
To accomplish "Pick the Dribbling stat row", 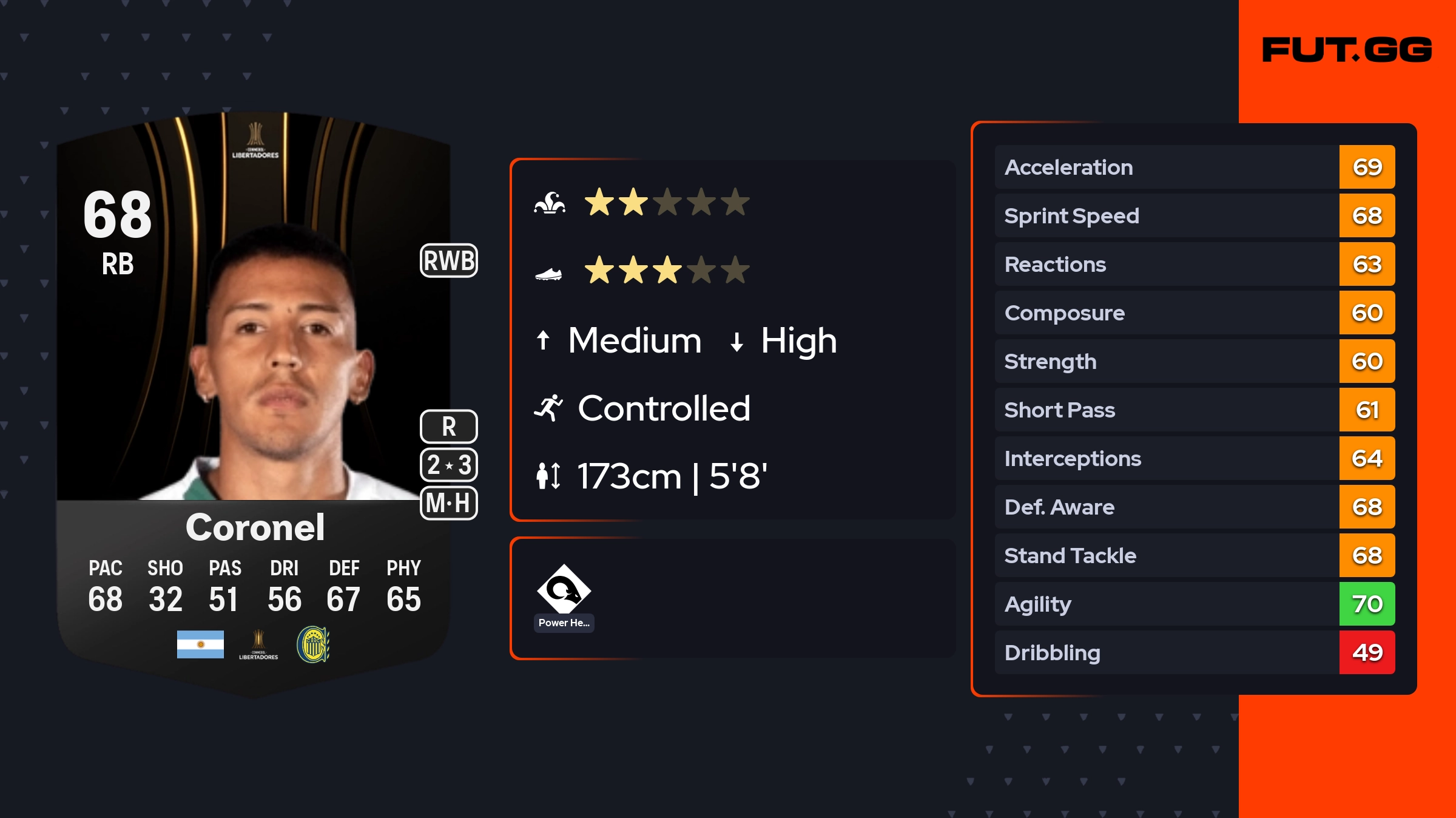I will pyautogui.click(x=1194, y=652).
